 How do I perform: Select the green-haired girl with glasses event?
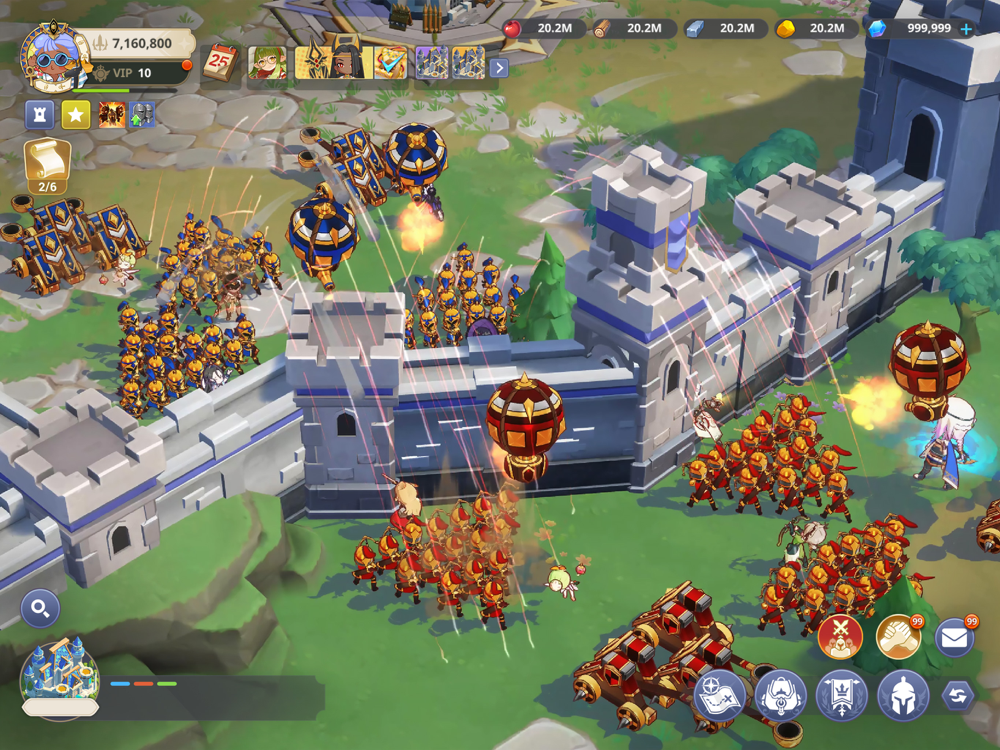266,63
